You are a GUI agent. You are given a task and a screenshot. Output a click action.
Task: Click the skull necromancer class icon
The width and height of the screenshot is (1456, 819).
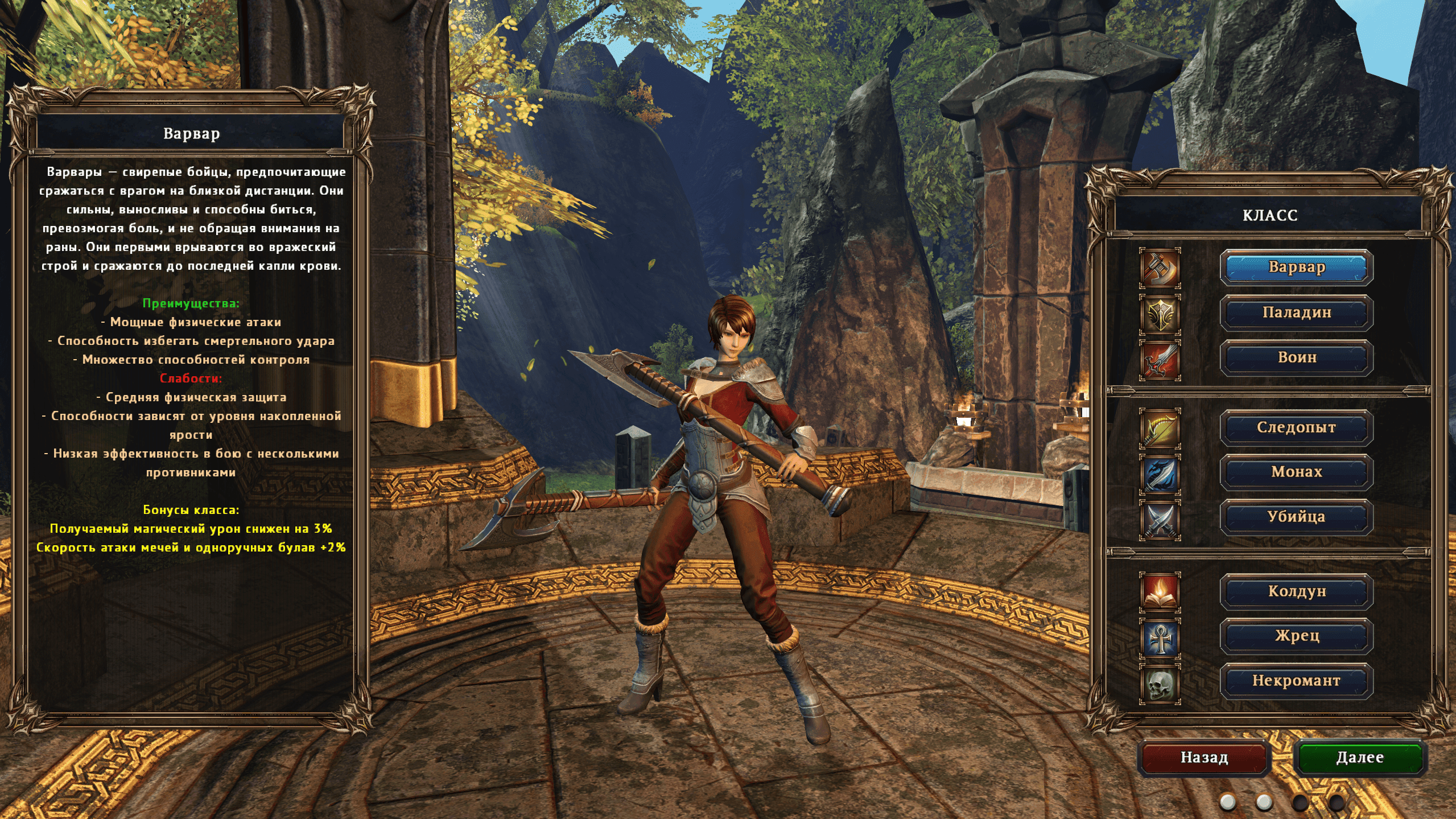(x=1160, y=684)
